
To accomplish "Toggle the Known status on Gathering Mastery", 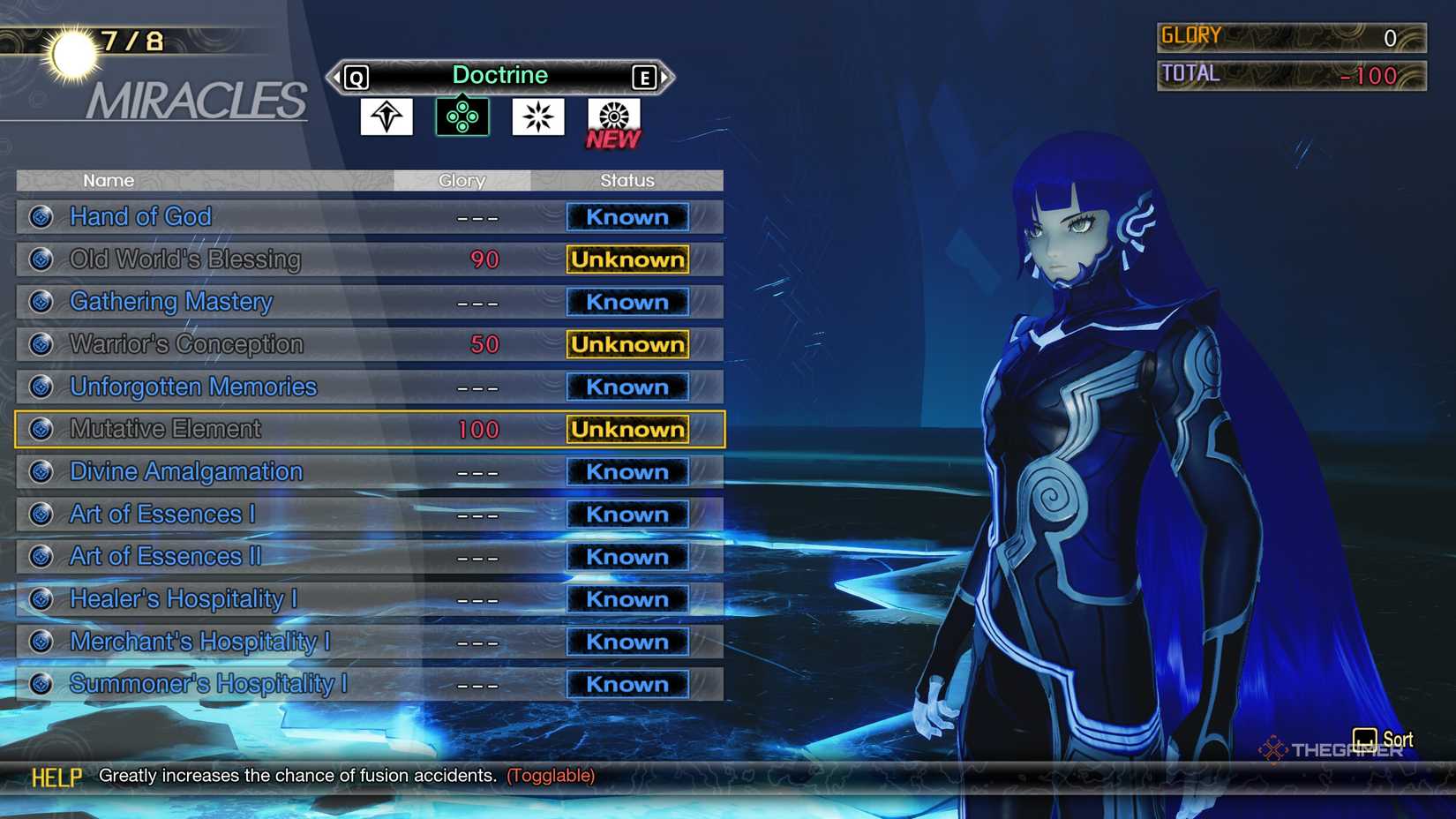I will pyautogui.click(x=627, y=302).
